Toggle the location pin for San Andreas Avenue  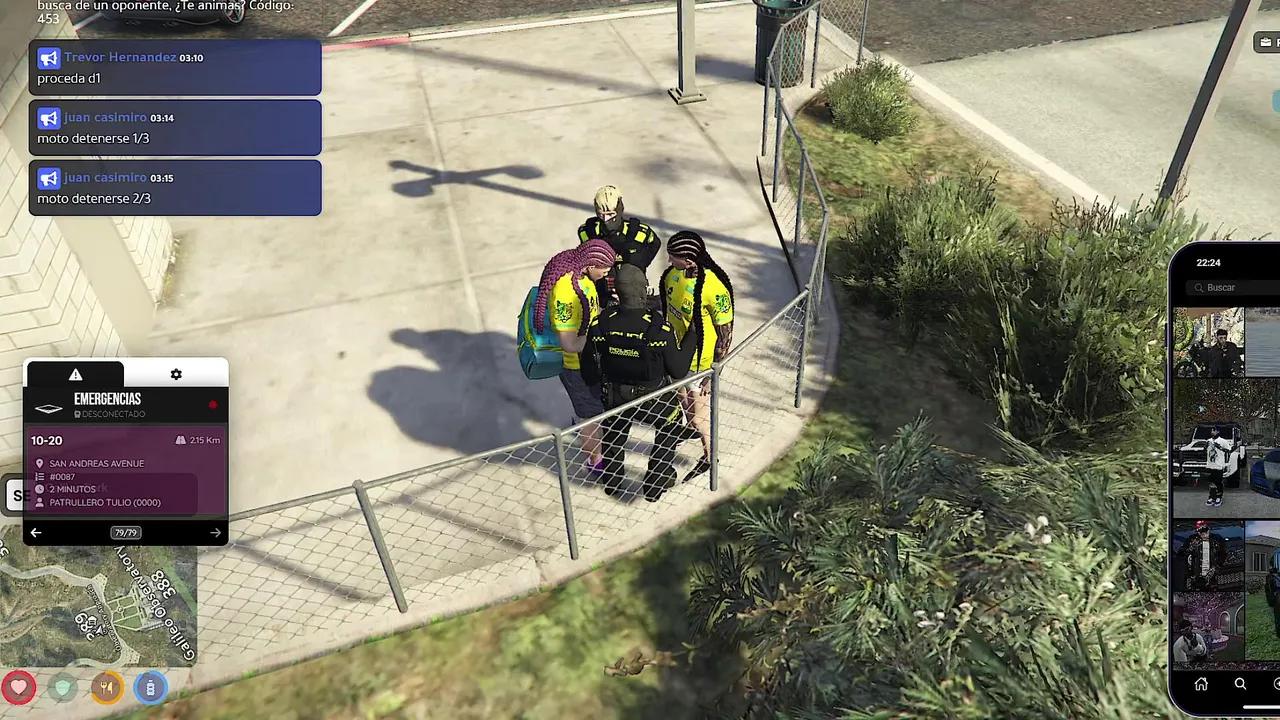39,463
